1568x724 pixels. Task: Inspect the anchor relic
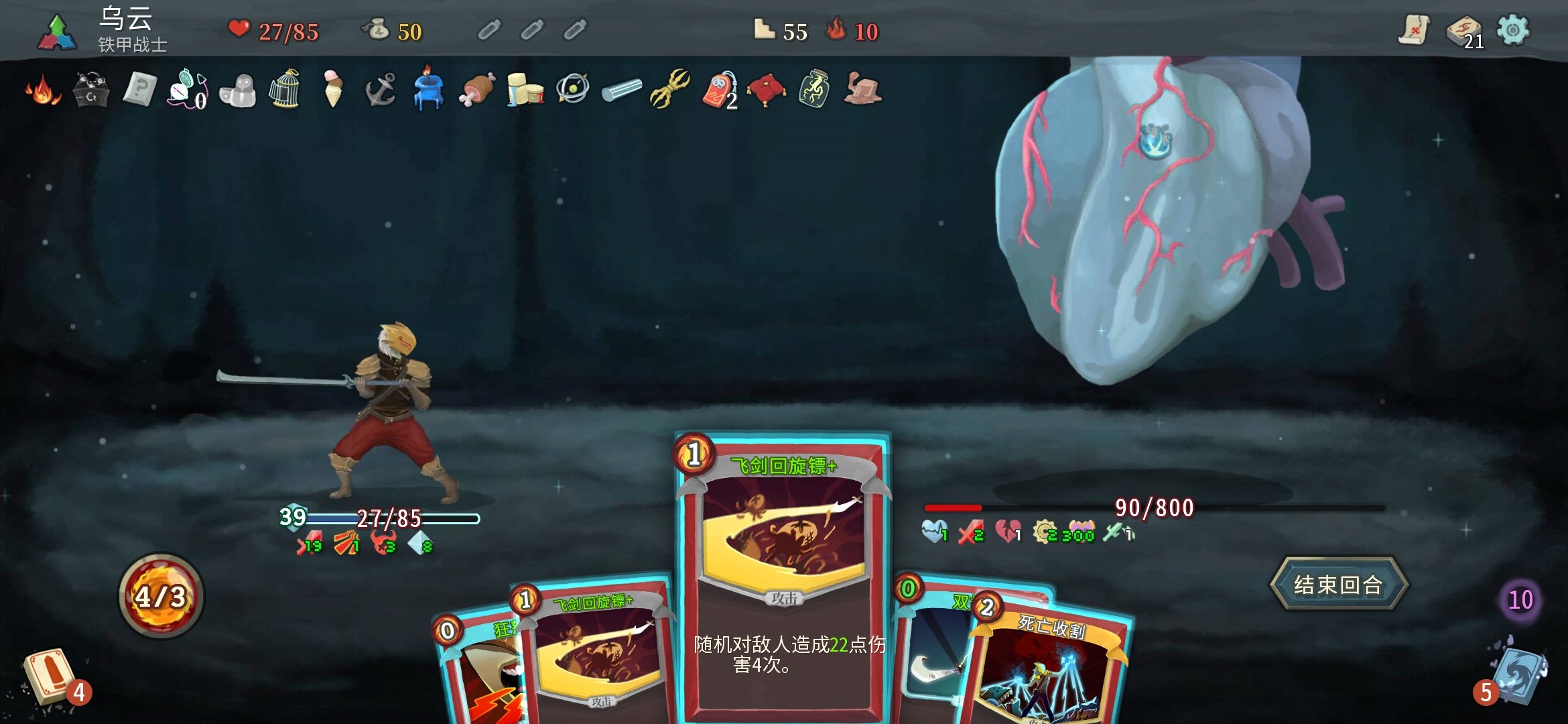pos(381,89)
